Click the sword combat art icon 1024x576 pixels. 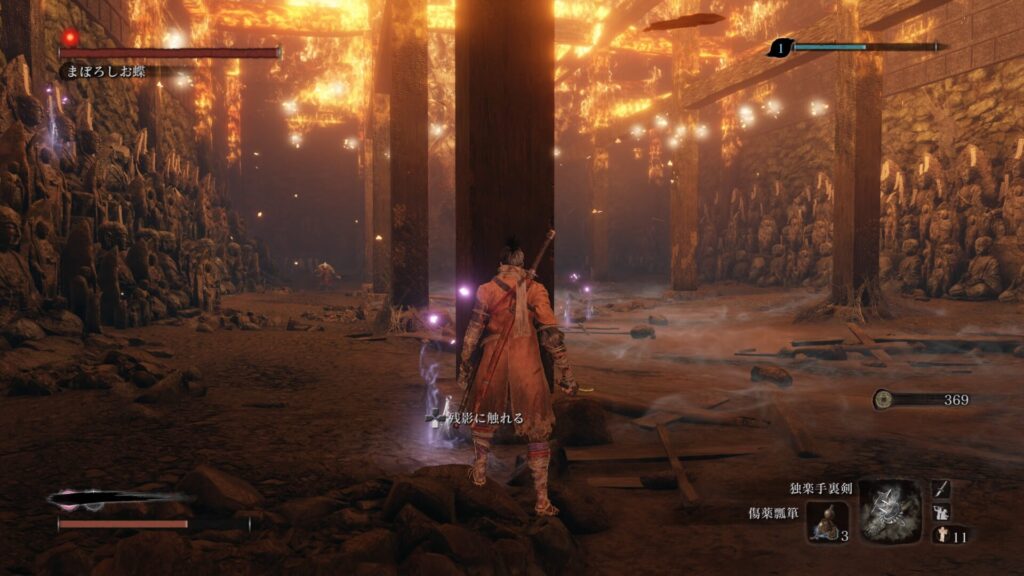pyautogui.click(x=941, y=488)
